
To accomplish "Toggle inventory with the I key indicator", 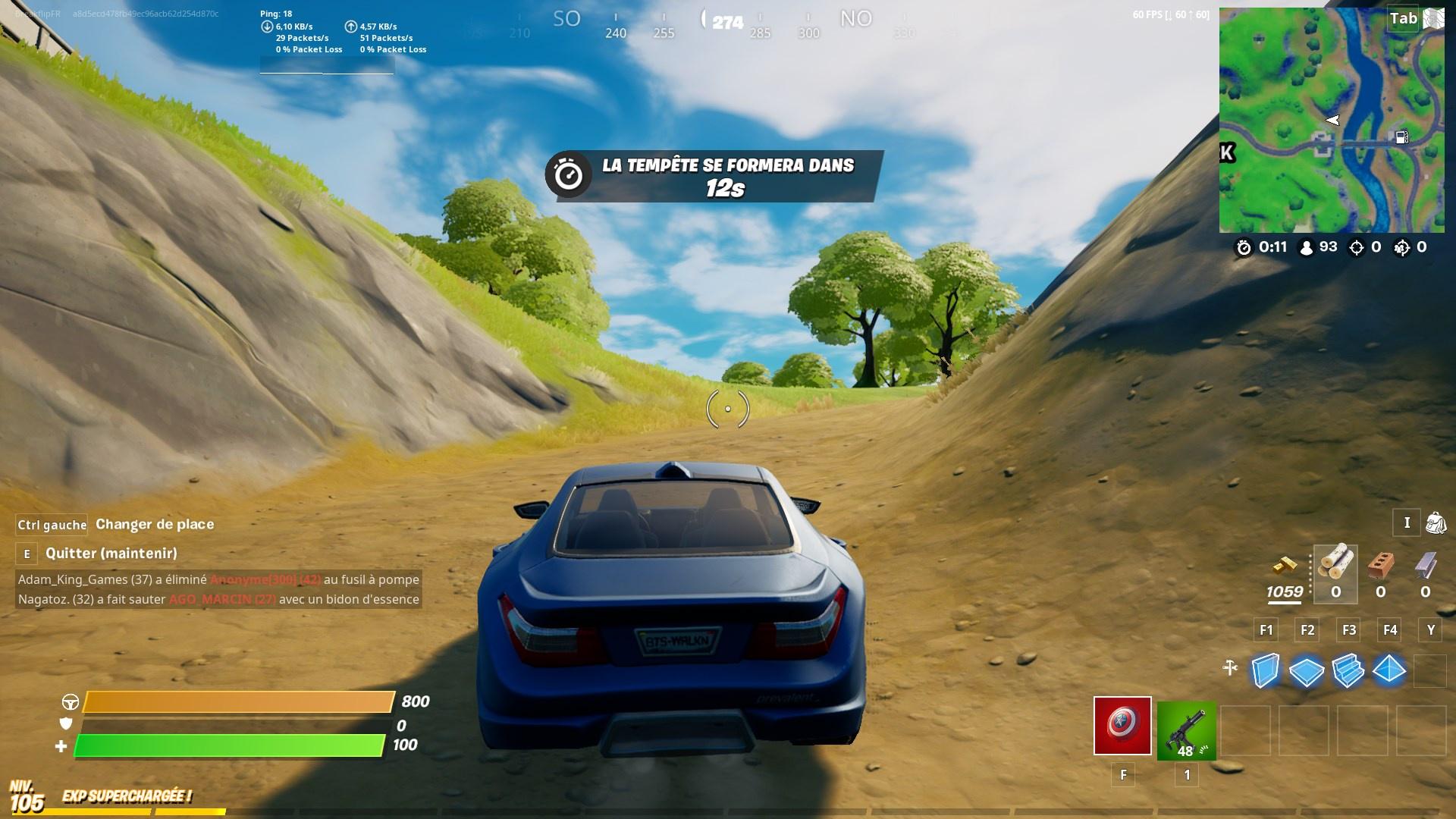I will (1407, 522).
